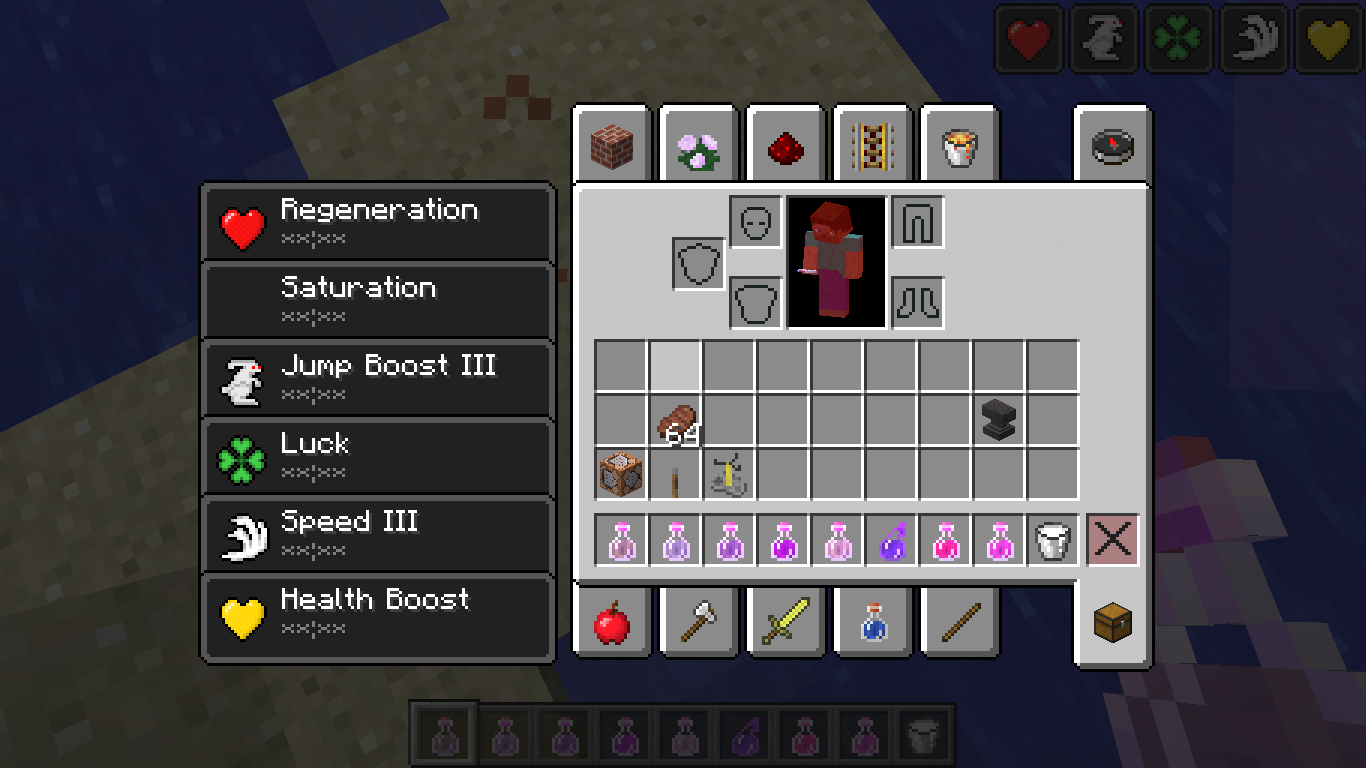Open the compass Search Items tab
Image resolution: width=1366 pixels, height=768 pixels.
tap(1112, 148)
